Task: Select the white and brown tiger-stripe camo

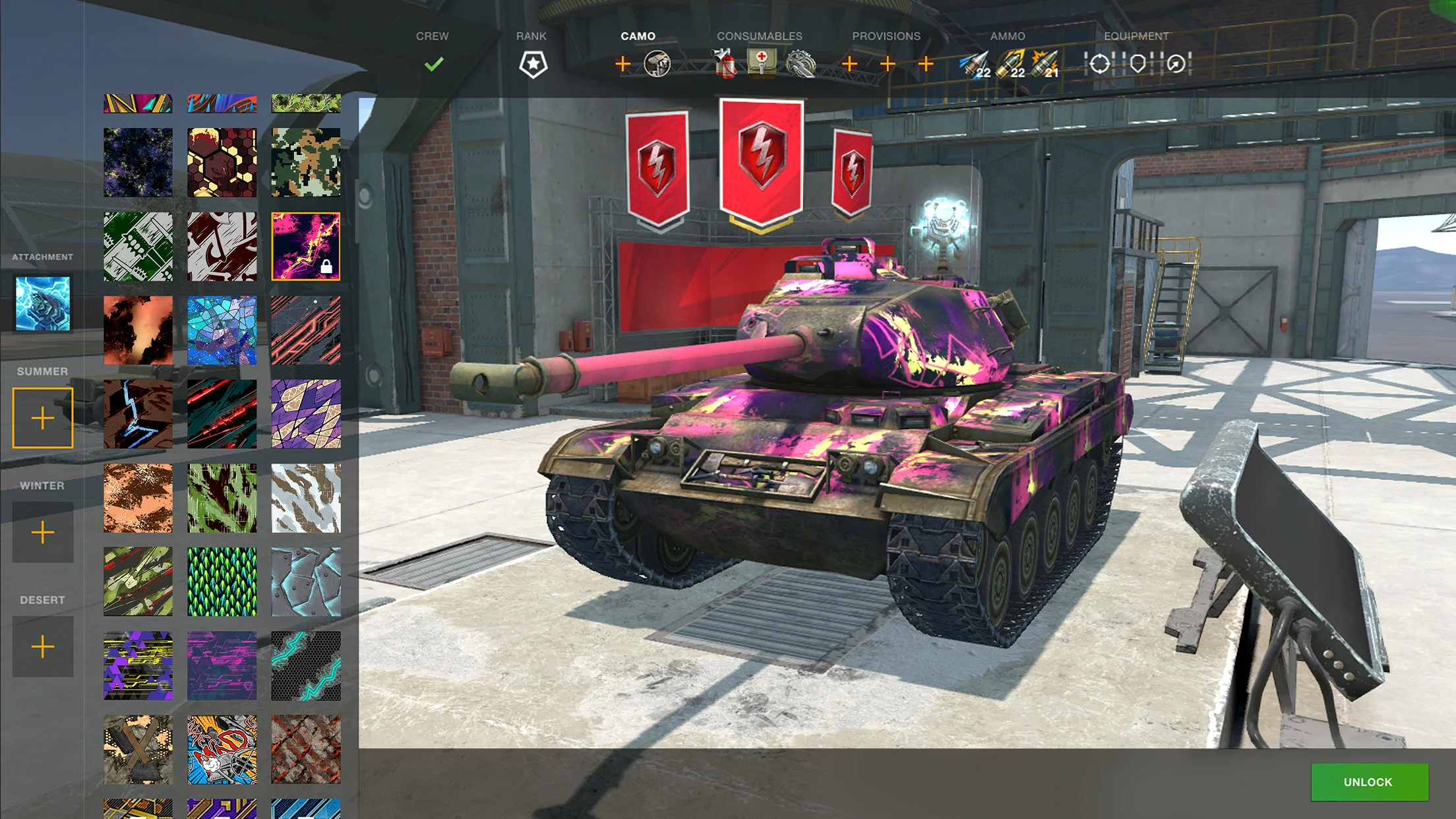Action: coord(306,498)
